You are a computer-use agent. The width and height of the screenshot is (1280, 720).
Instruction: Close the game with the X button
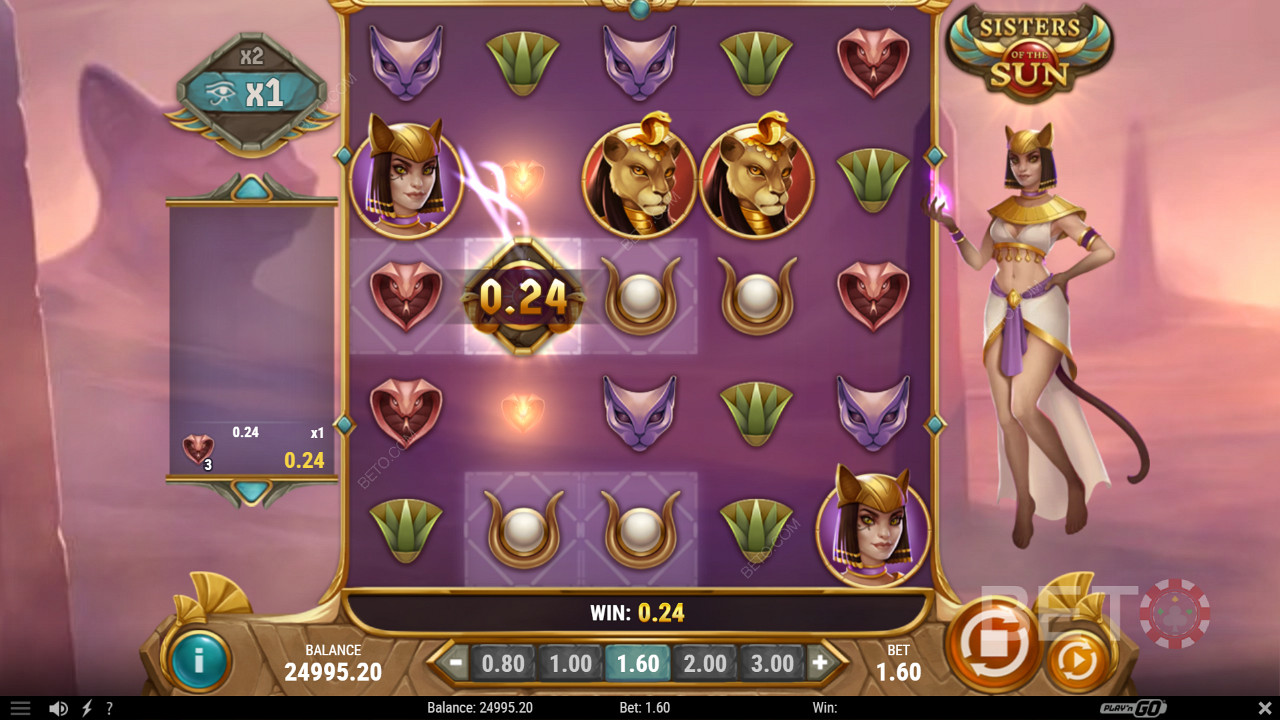pyautogui.click(x=1264, y=708)
